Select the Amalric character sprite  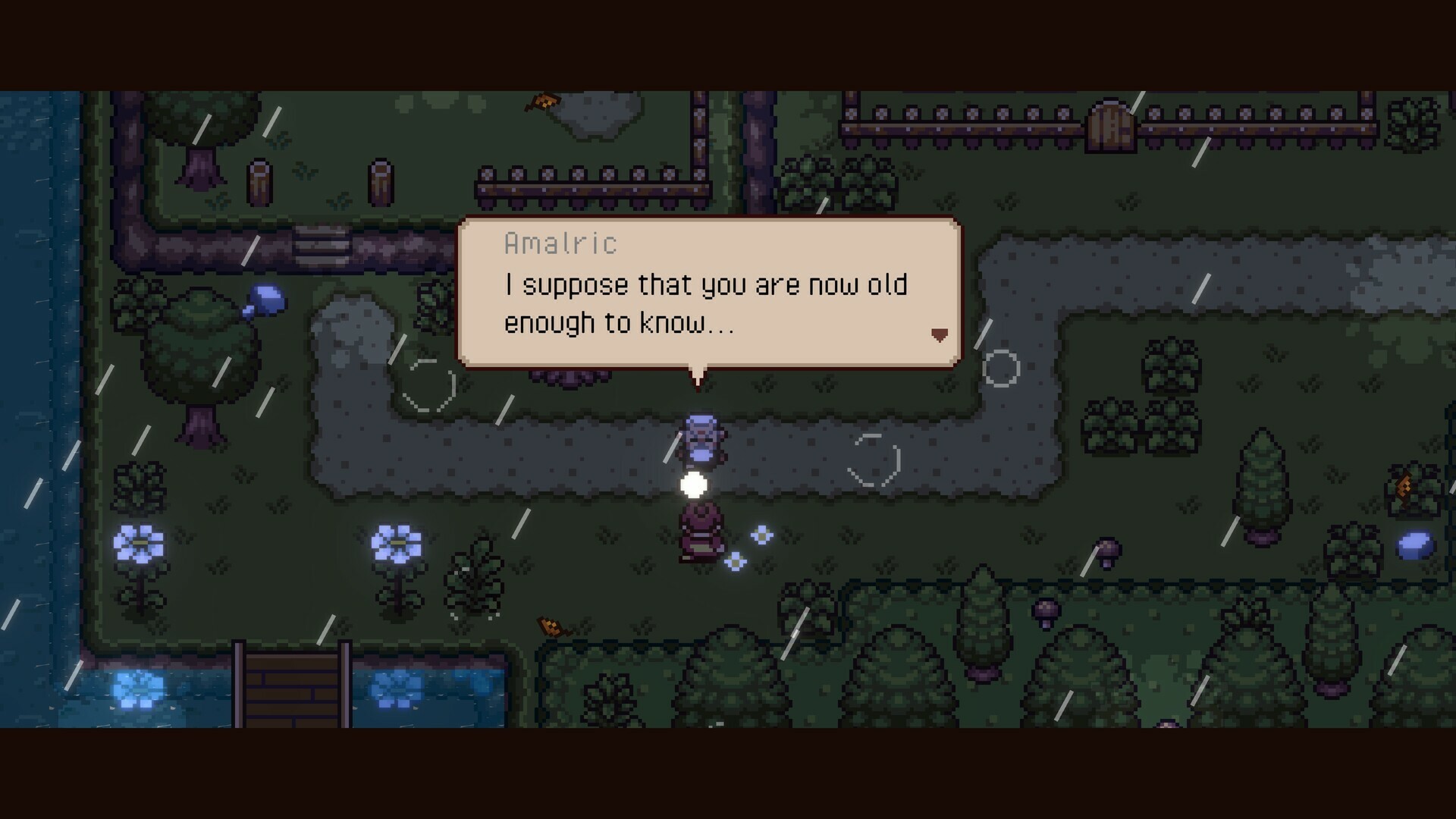click(699, 438)
